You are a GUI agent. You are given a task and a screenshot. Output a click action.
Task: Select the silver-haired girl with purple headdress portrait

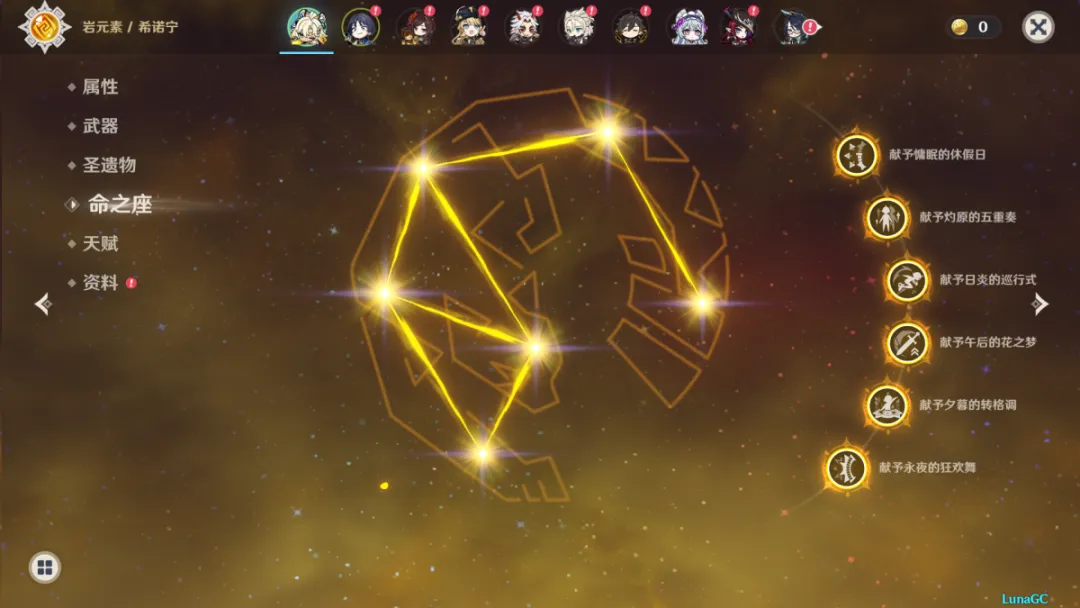coord(685,27)
